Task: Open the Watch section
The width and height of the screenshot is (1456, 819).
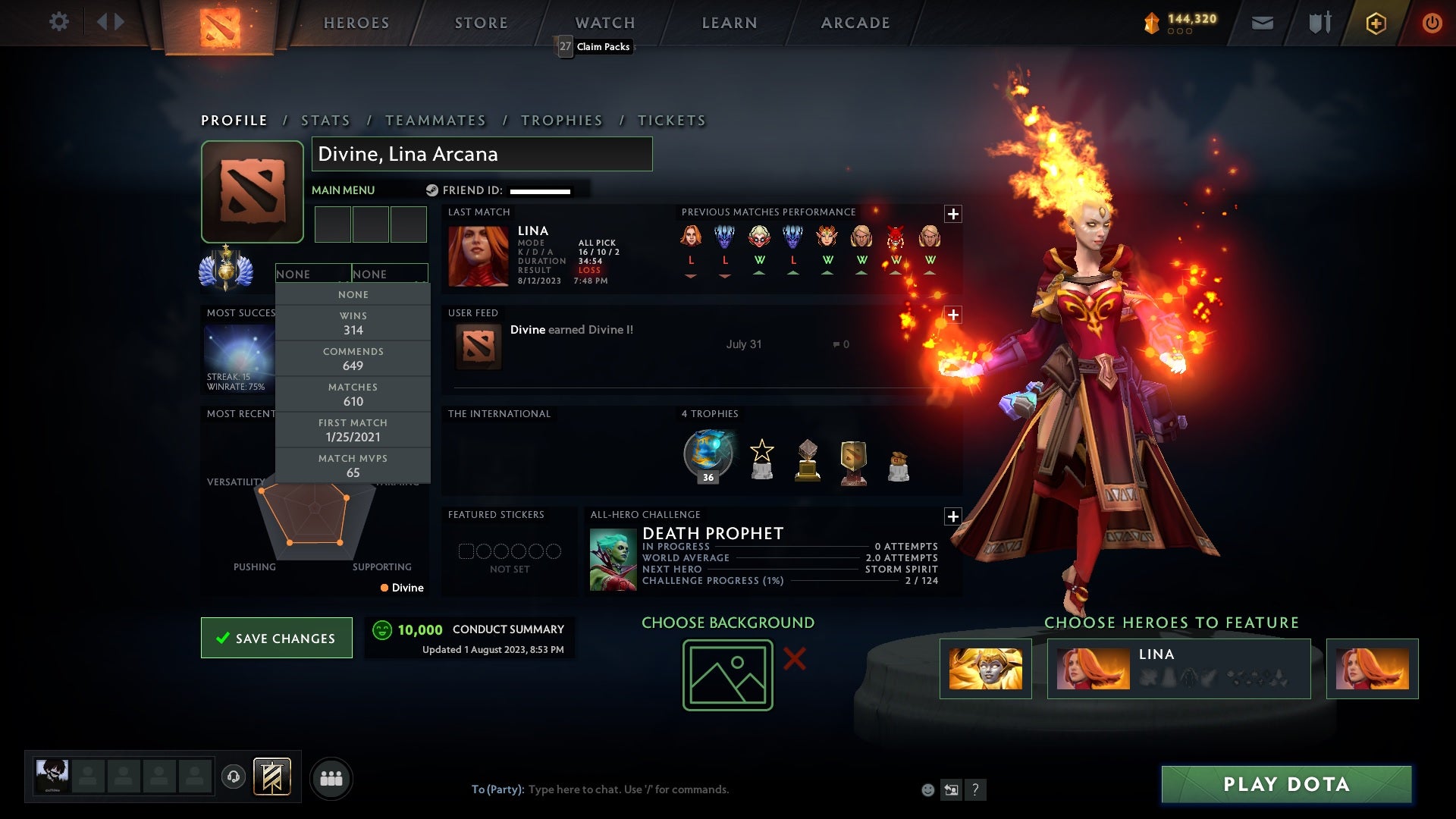Action: 605,23
